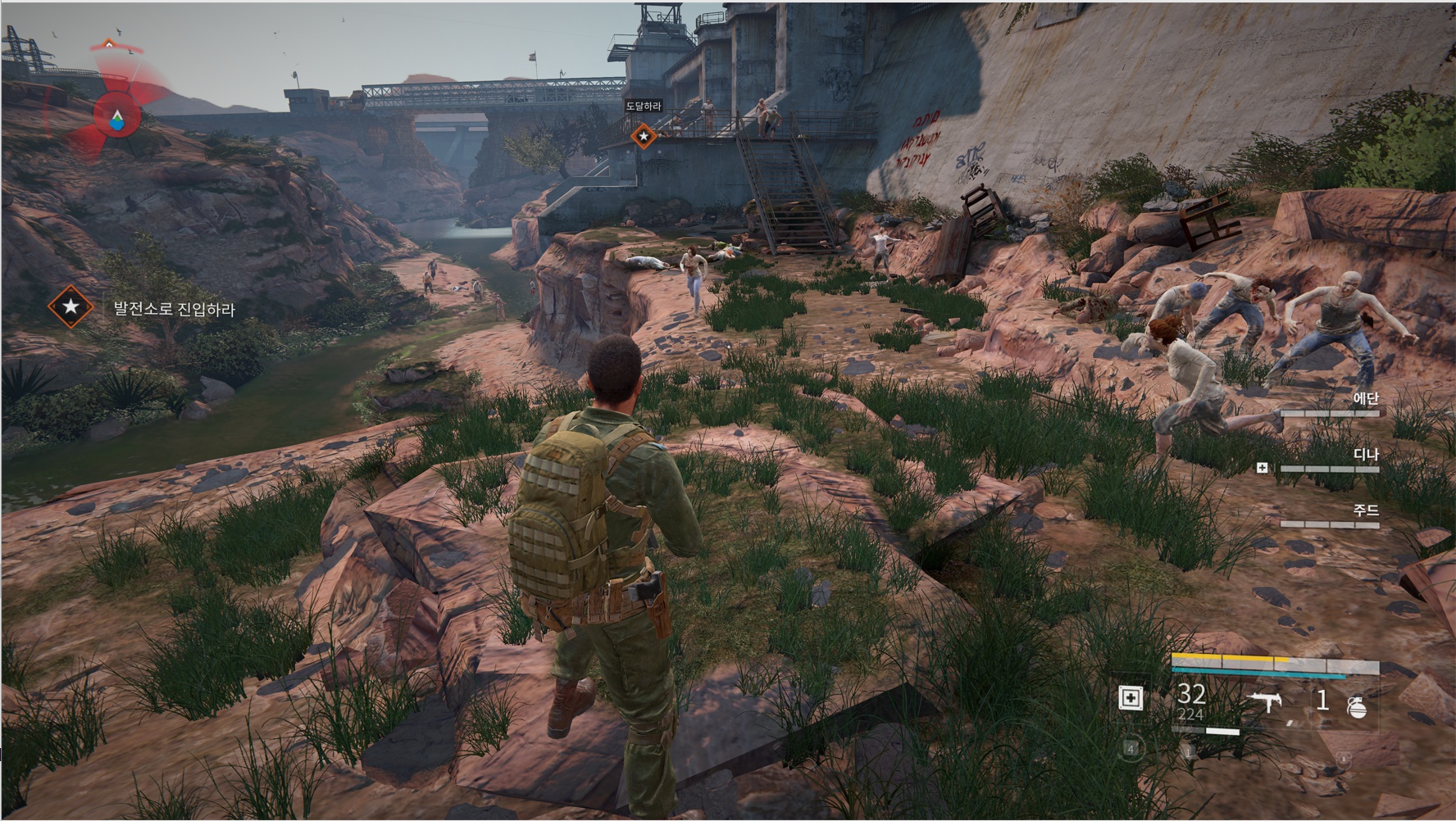Select the grenade icon

[1357, 705]
